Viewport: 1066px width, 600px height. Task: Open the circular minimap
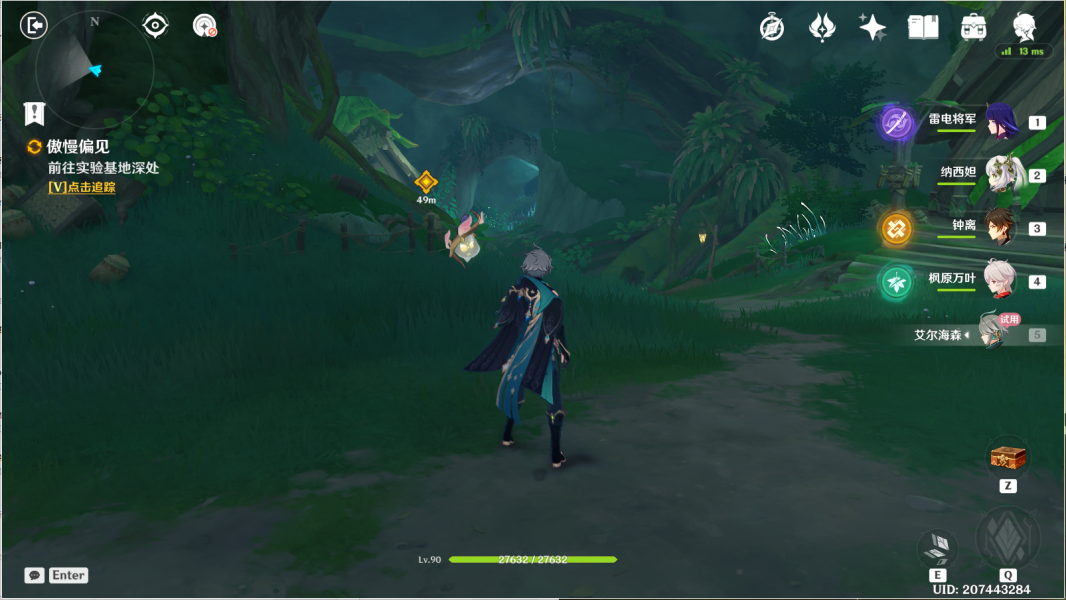(95, 68)
